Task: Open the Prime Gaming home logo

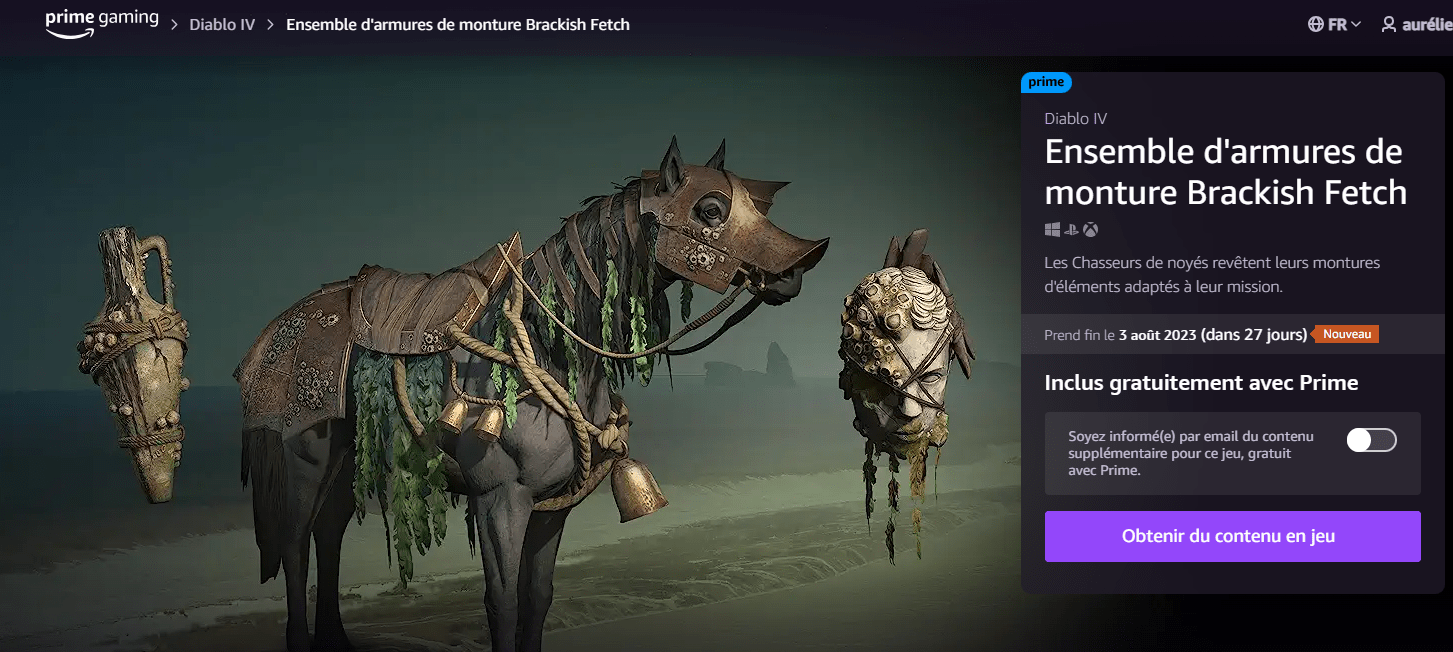Action: tap(101, 23)
